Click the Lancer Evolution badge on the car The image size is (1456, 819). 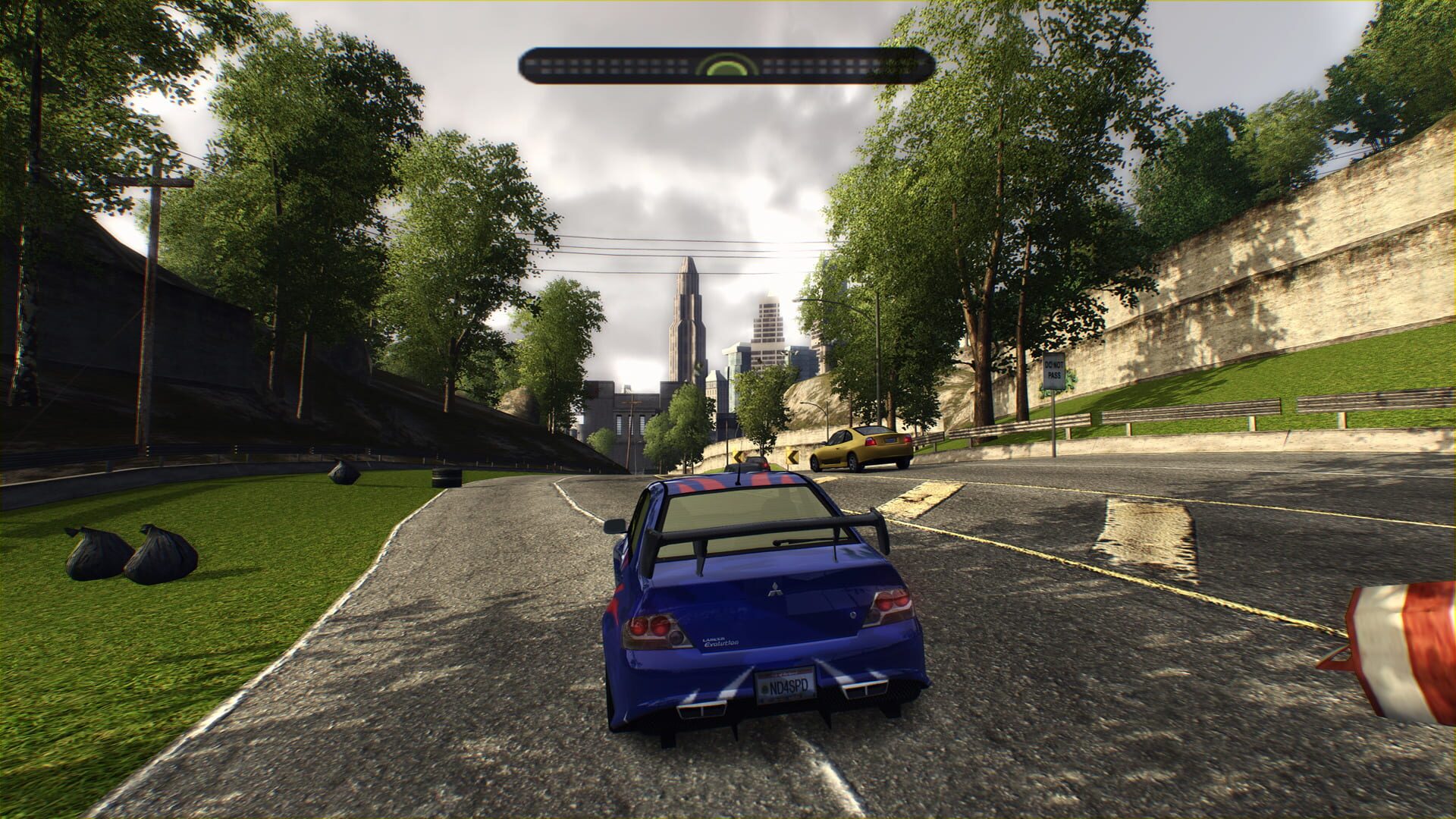719,640
